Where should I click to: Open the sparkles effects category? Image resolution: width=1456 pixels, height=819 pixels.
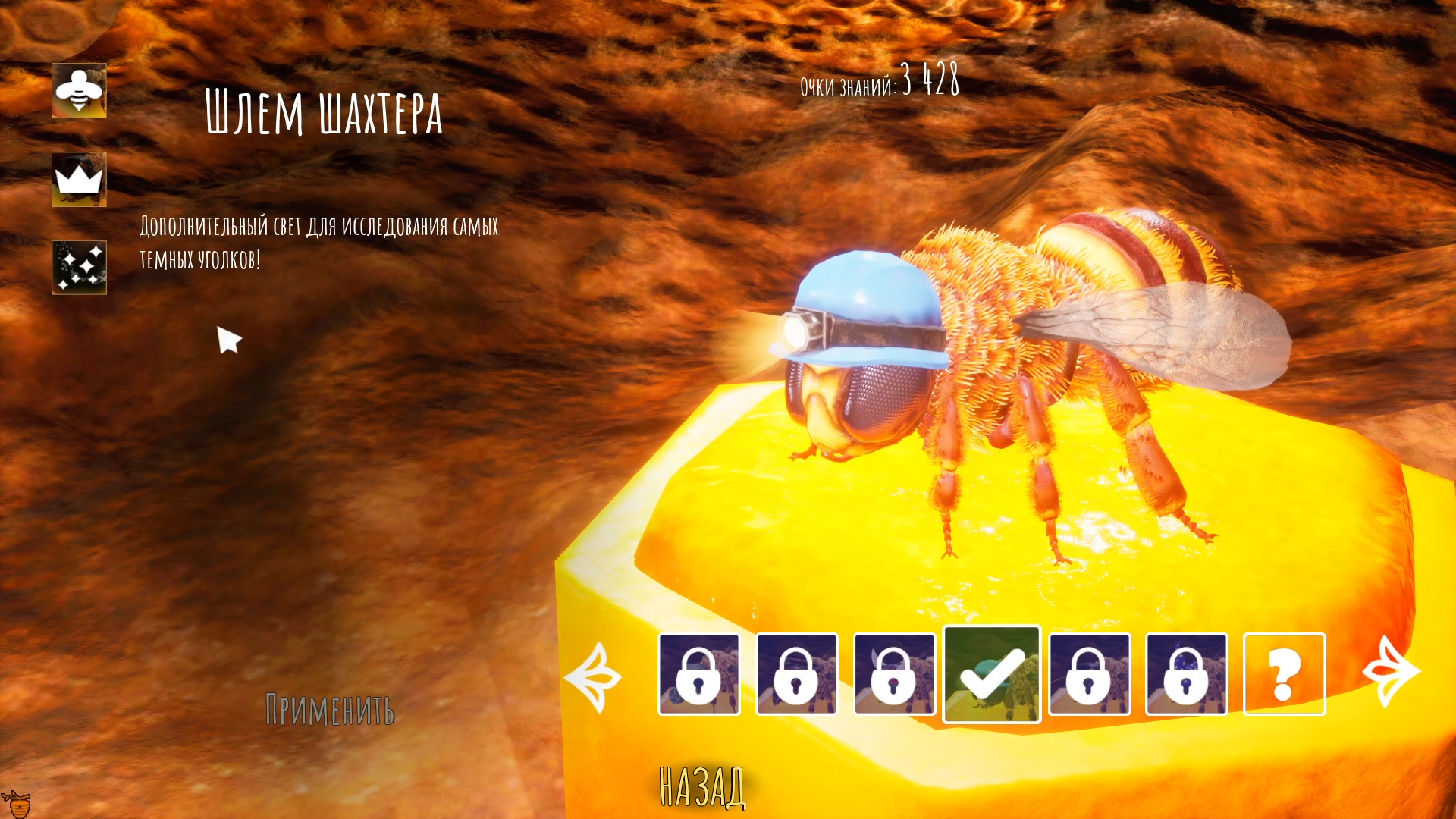click(x=79, y=268)
